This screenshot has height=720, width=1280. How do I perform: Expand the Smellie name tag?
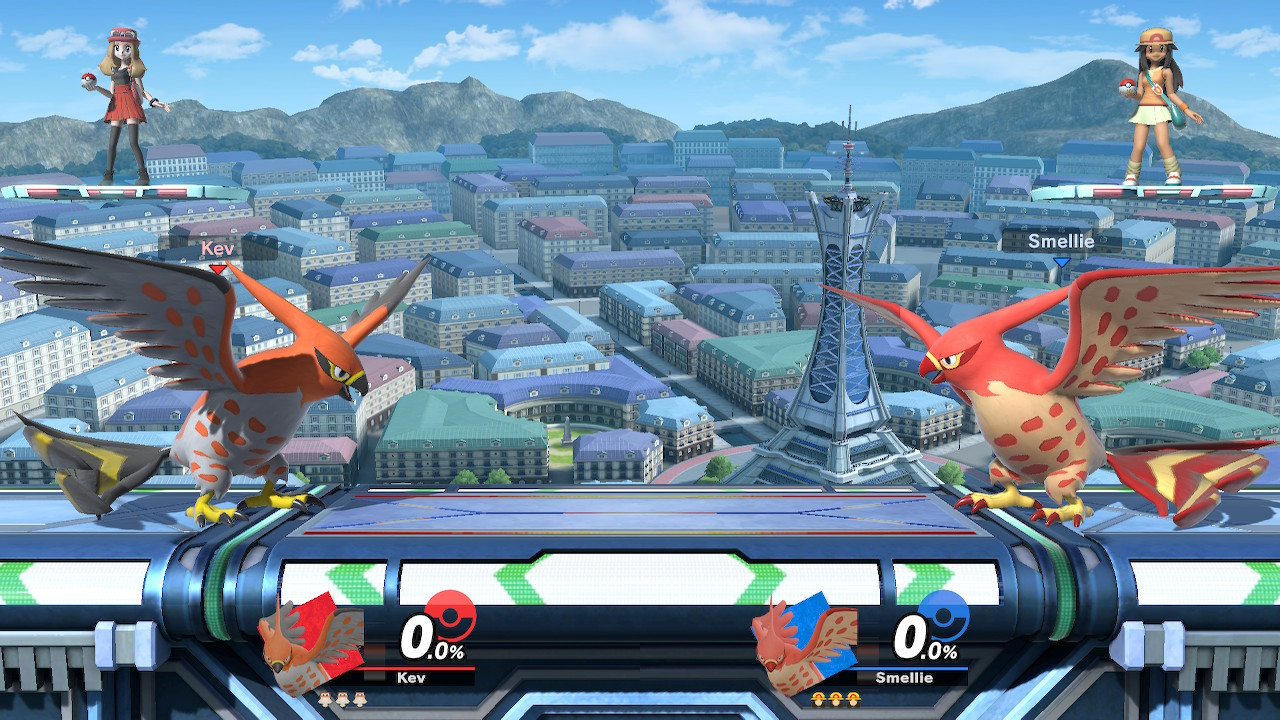(x=1062, y=240)
